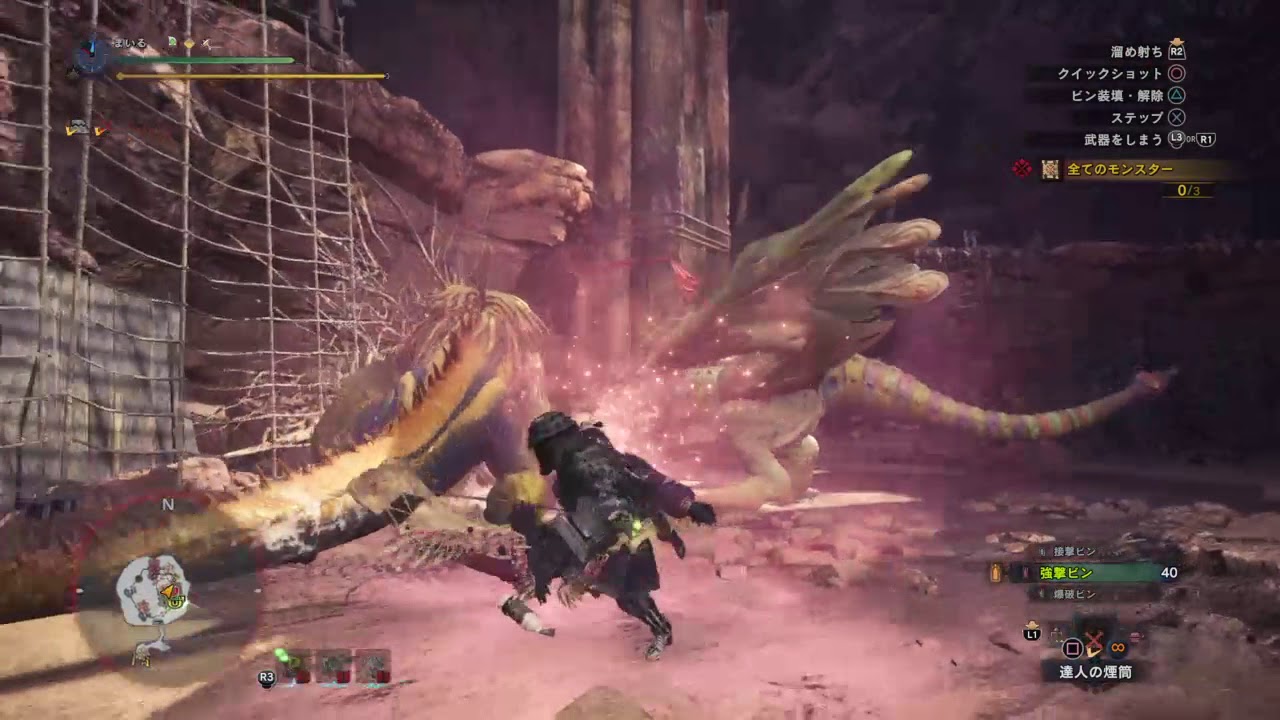Choose the 接撃ビン coating above
The height and width of the screenshot is (720, 1280).
pos(1077,551)
